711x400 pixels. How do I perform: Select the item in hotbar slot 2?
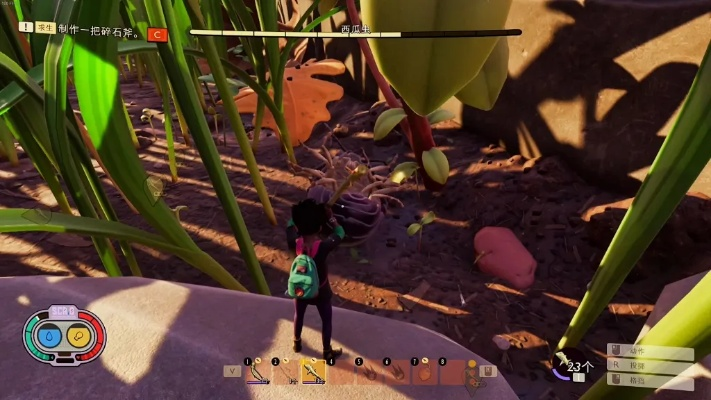(x=286, y=372)
